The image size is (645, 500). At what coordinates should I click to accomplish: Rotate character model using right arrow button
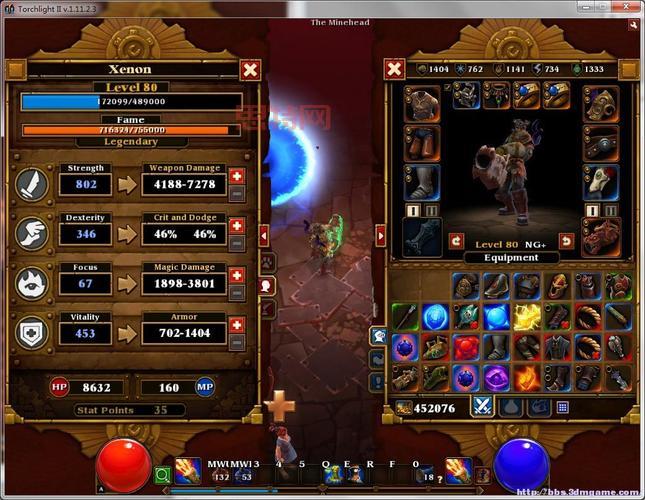point(566,241)
